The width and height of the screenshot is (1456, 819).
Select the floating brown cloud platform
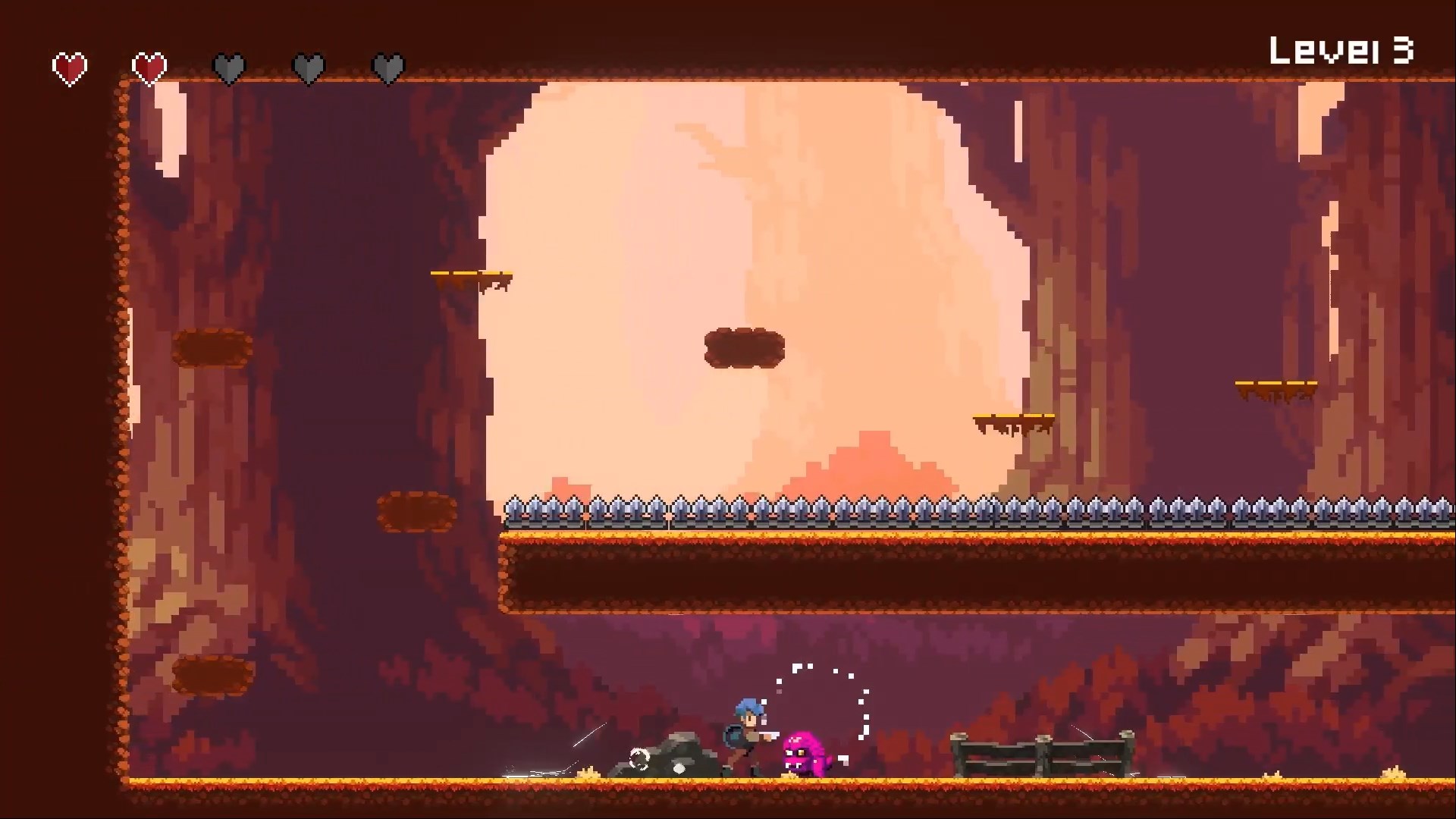coord(745,347)
